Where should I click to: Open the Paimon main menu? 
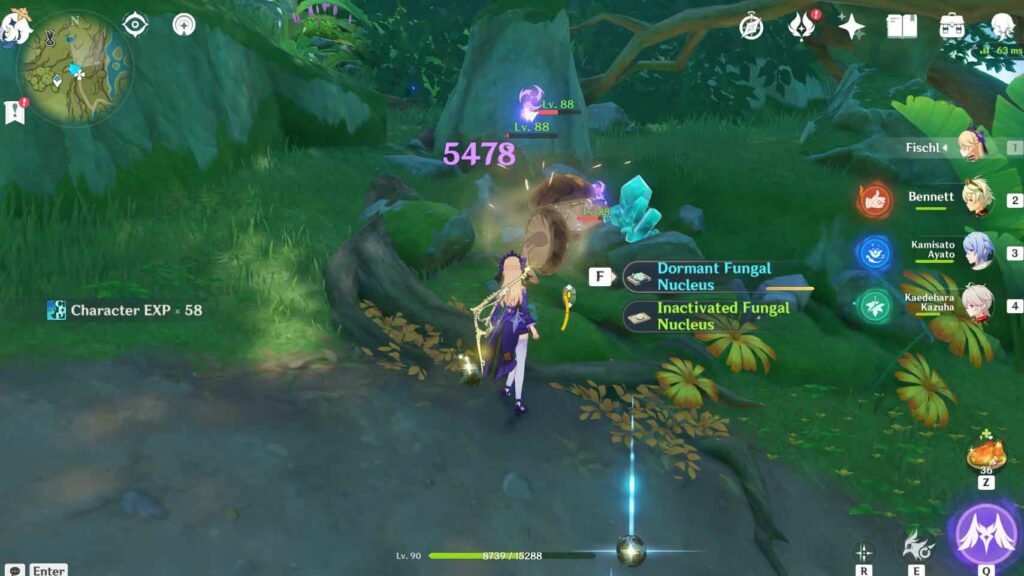[16, 24]
